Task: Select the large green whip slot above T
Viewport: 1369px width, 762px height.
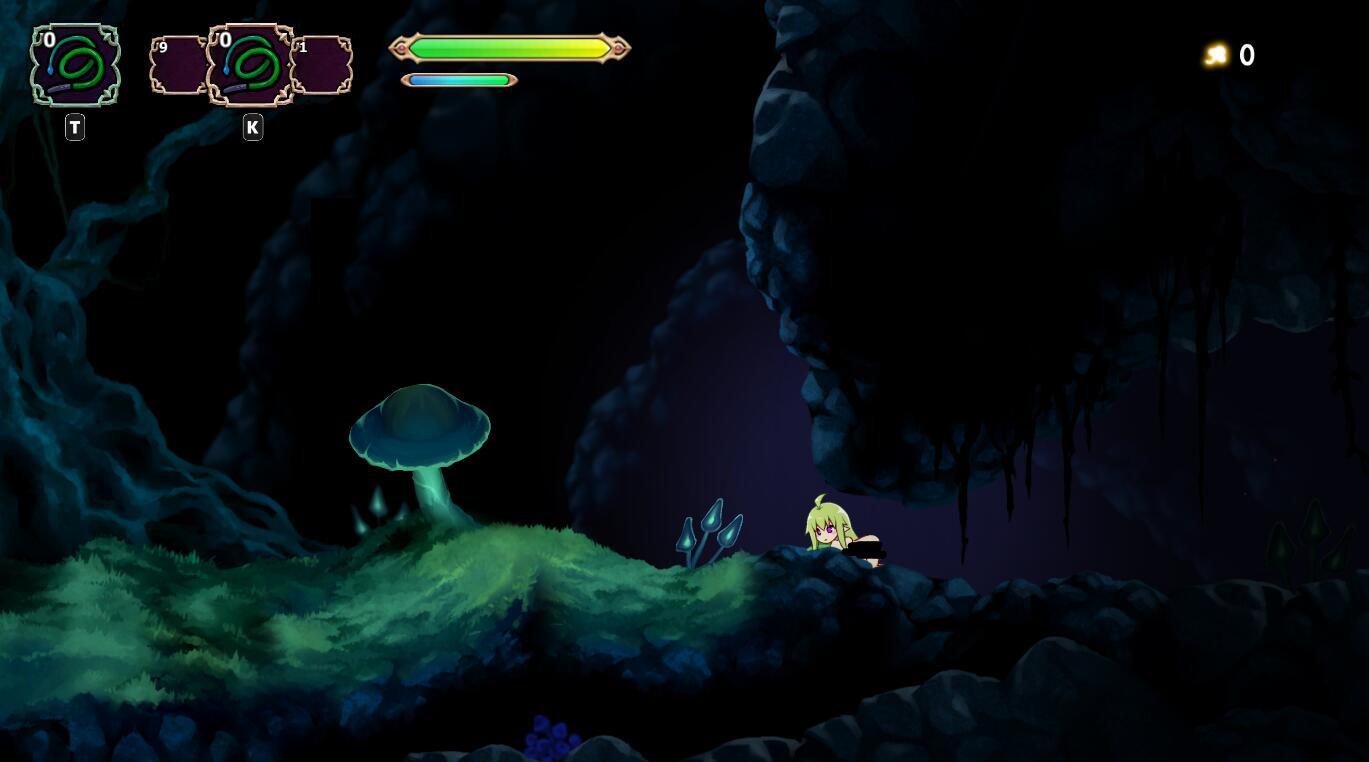Action: 75,65
